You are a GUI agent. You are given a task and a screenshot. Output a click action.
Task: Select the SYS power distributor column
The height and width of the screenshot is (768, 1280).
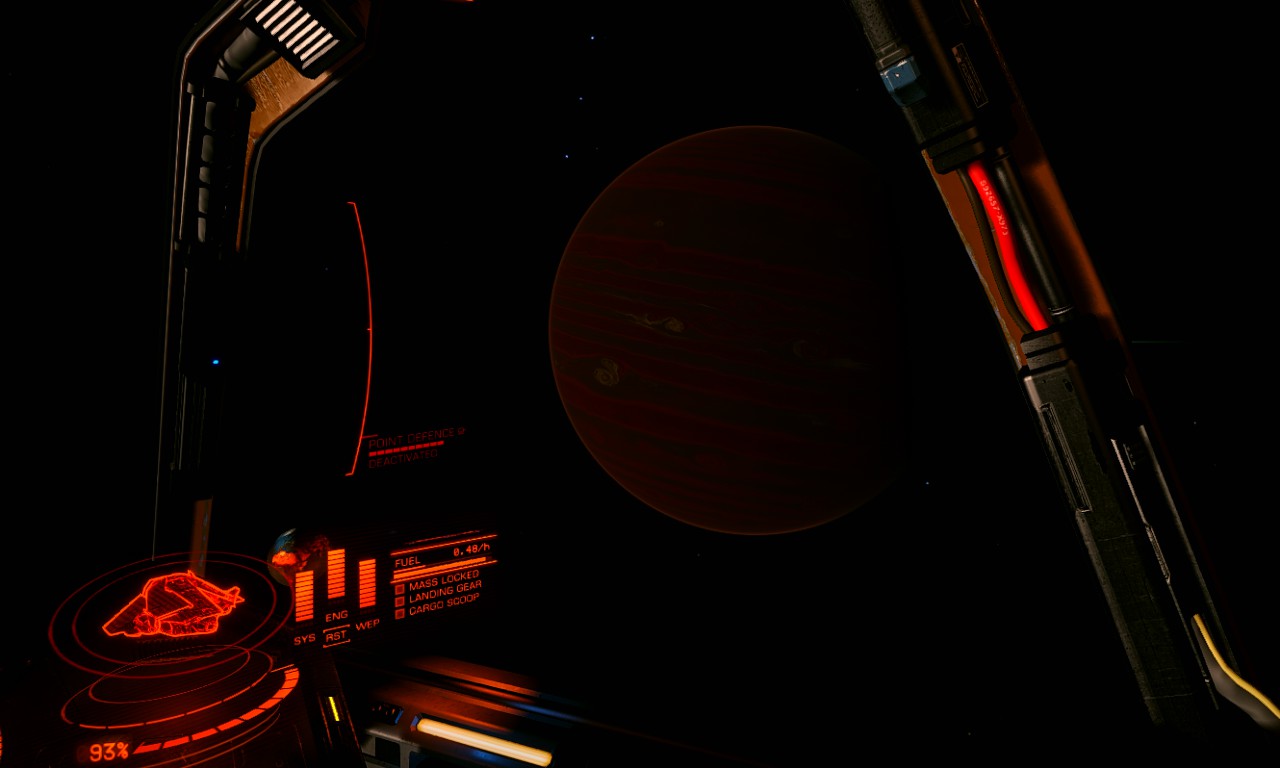pyautogui.click(x=304, y=596)
